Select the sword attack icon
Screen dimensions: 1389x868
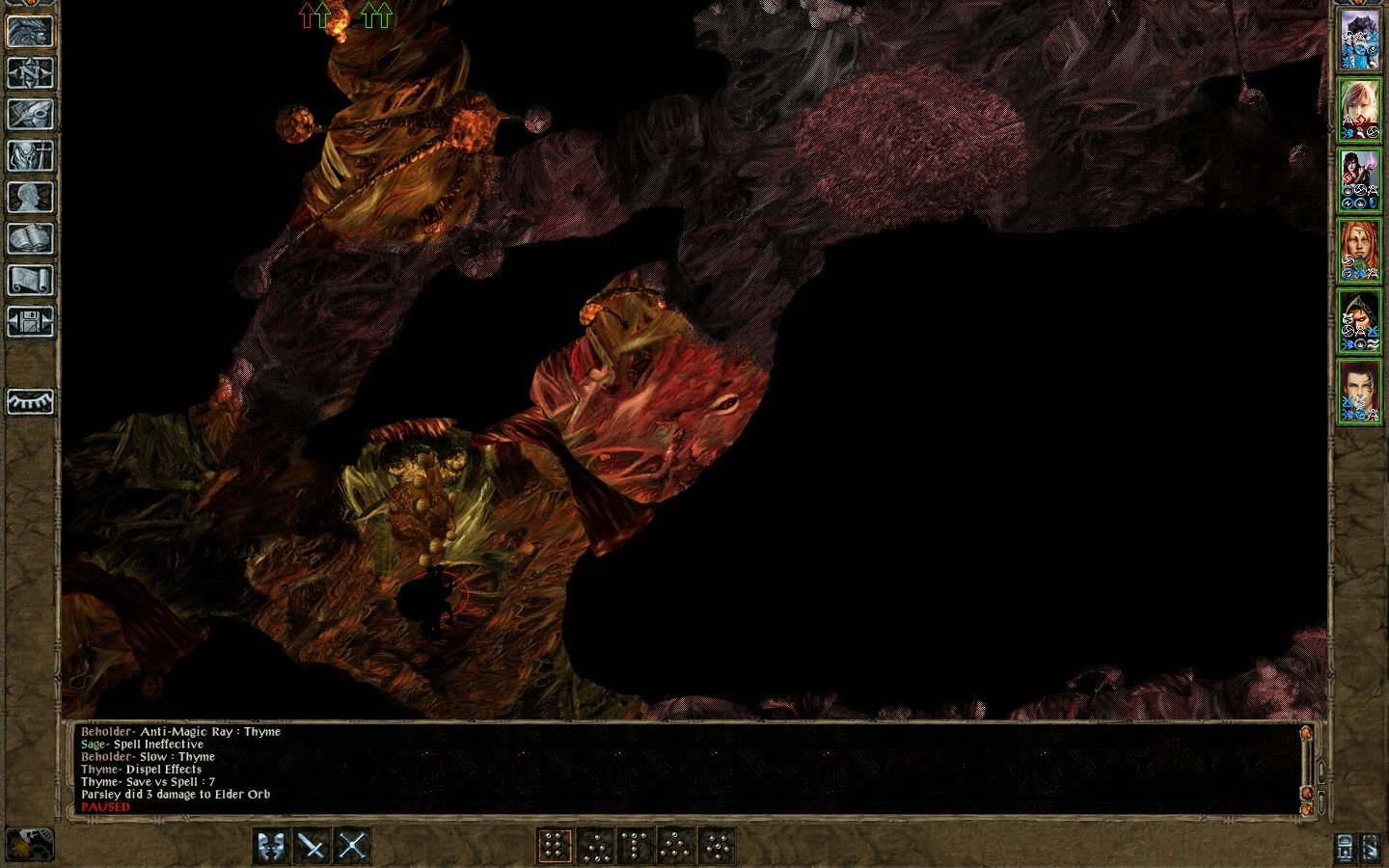click(311, 844)
